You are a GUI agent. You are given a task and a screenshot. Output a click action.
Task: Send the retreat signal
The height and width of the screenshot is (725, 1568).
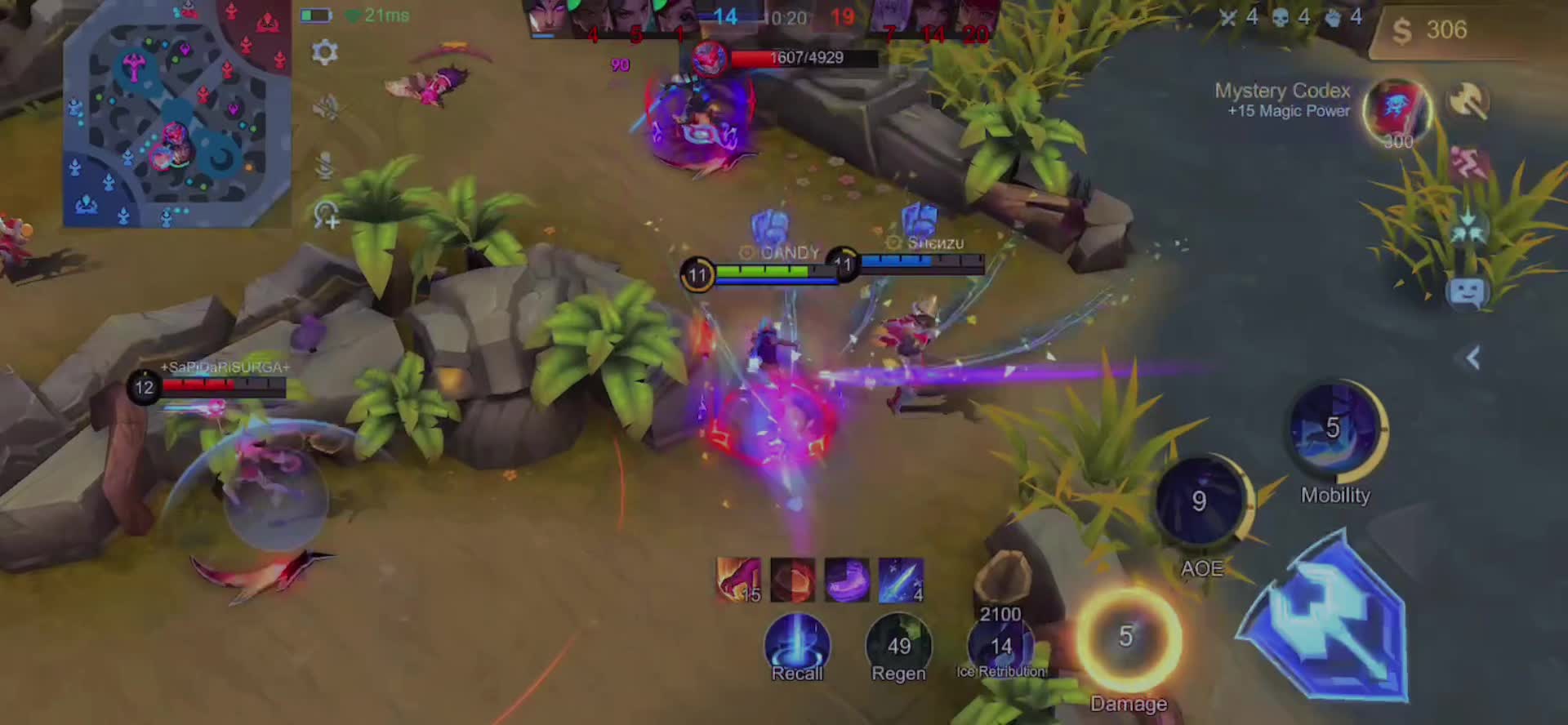click(x=1468, y=164)
